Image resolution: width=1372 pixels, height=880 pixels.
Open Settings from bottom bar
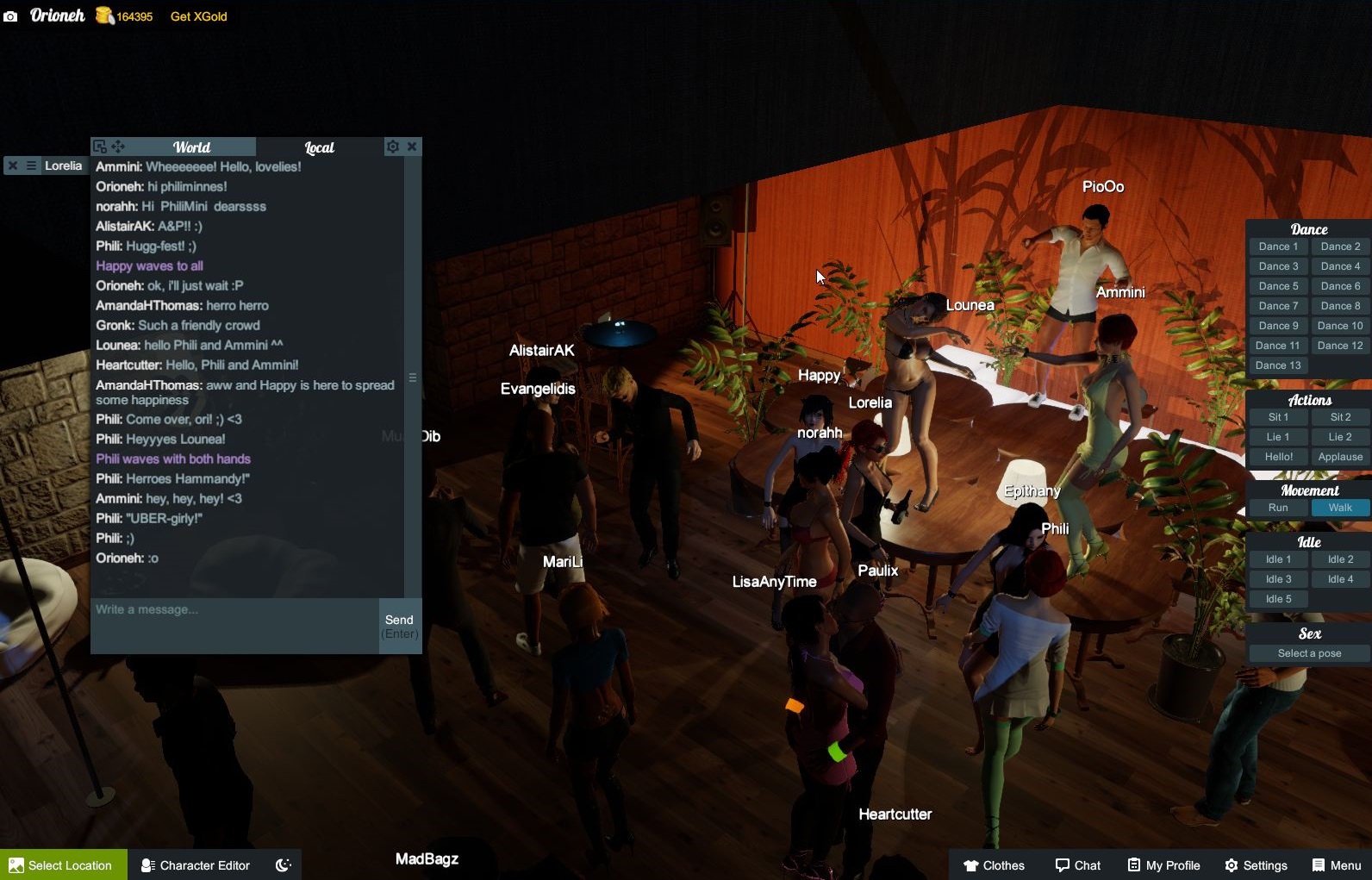pos(1257,865)
